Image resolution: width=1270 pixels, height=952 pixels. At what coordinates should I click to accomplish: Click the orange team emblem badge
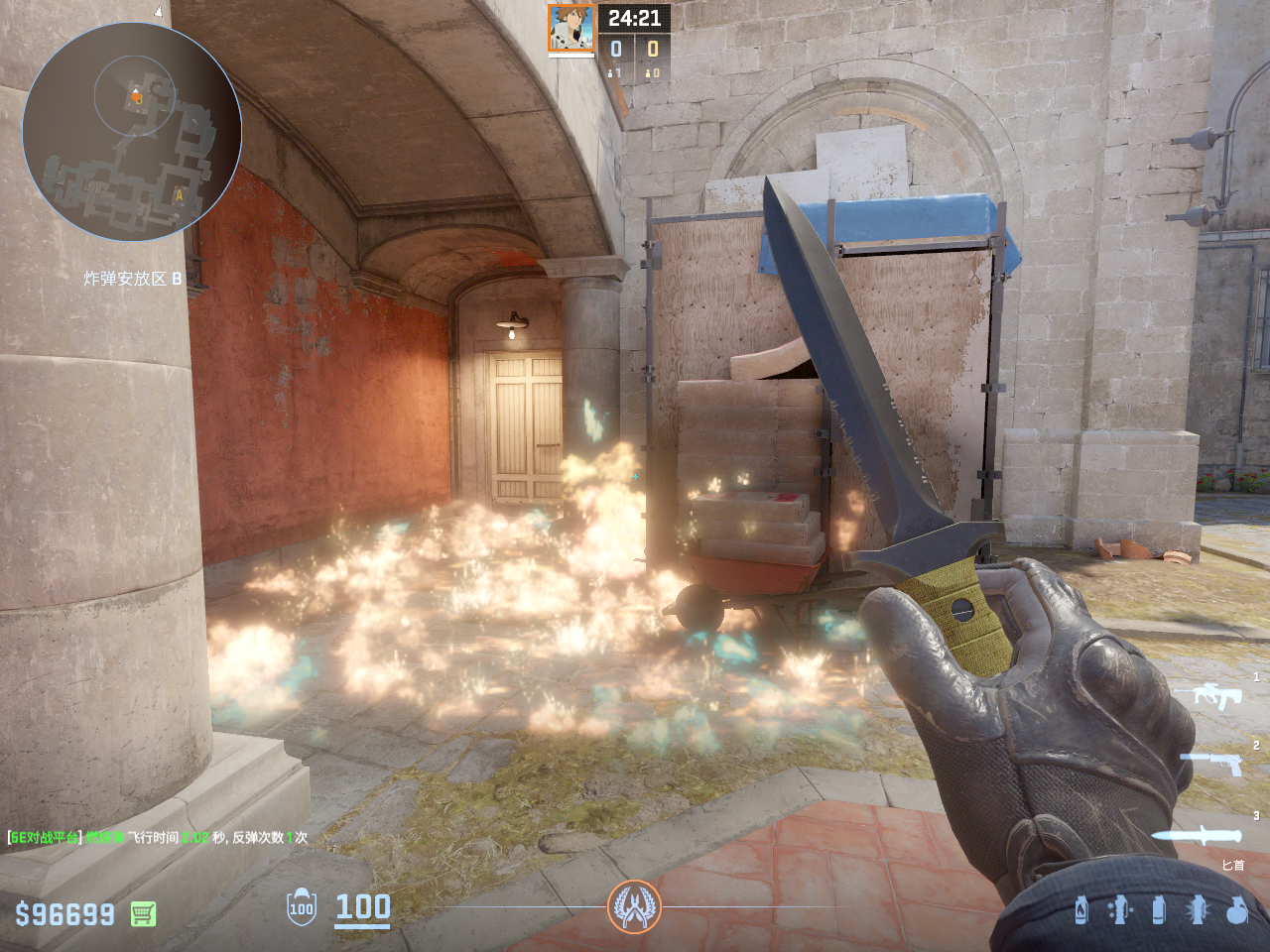(634, 906)
